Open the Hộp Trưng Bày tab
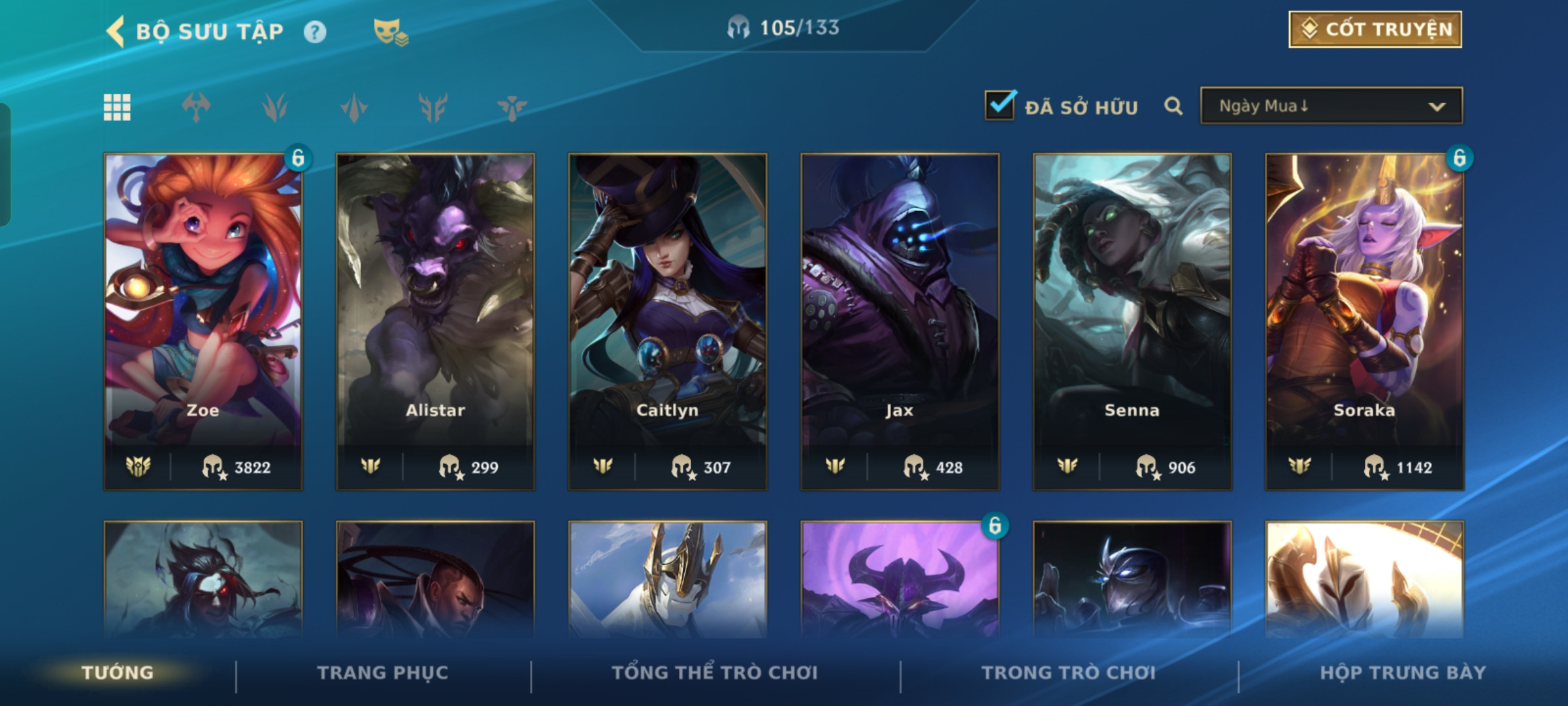This screenshot has height=706, width=1568. pyautogui.click(x=1403, y=673)
